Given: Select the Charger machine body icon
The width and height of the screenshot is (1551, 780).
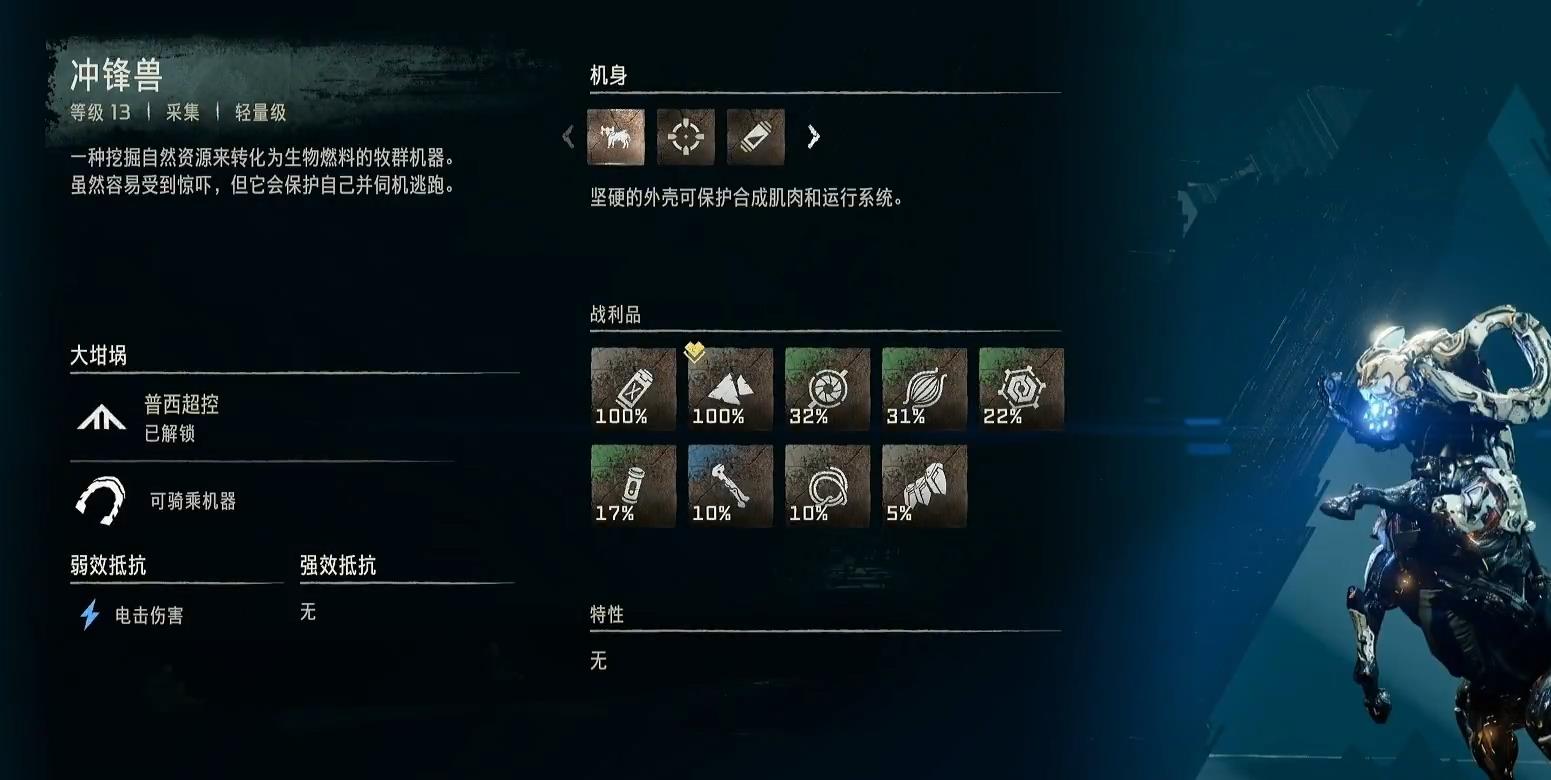Looking at the screenshot, I should 616,137.
